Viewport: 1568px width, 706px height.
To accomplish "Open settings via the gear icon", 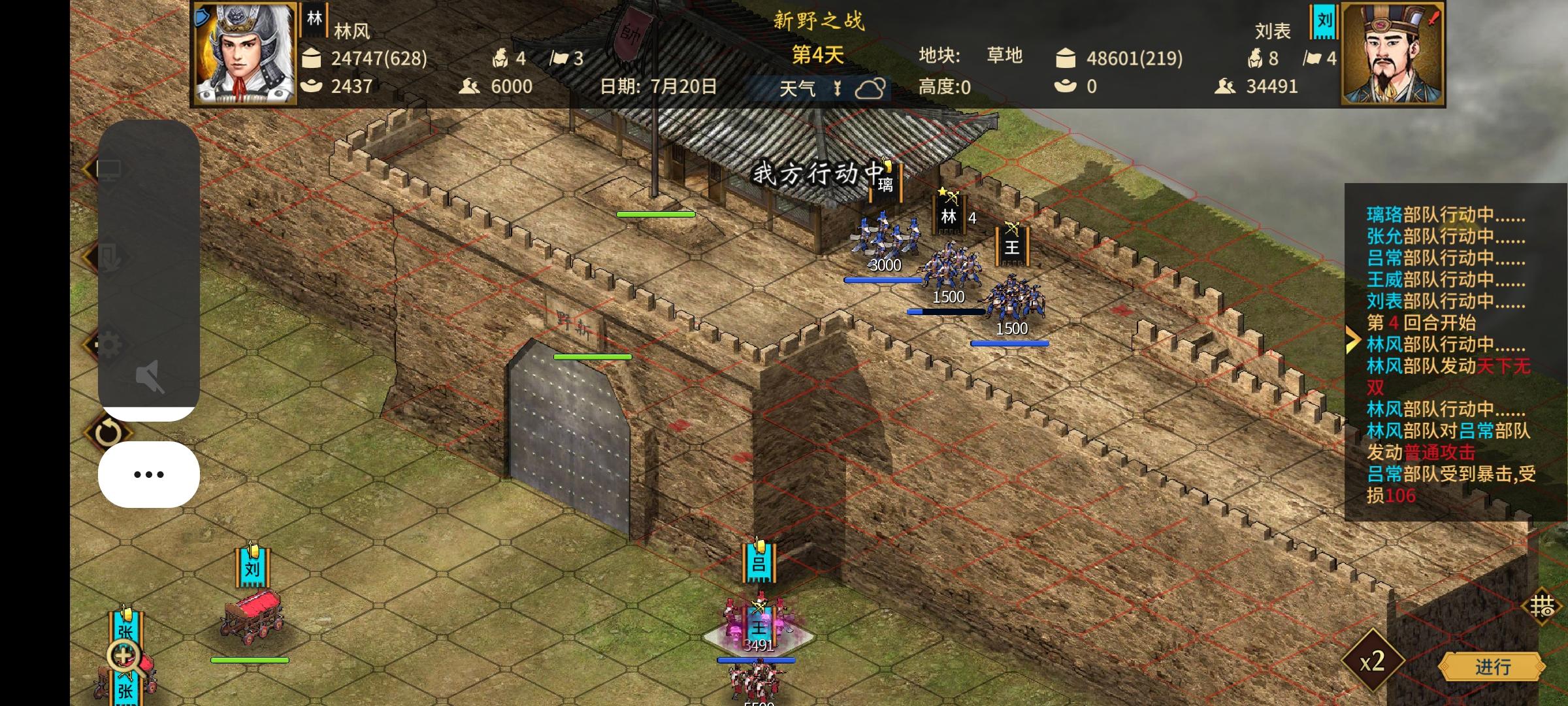I will point(109,343).
